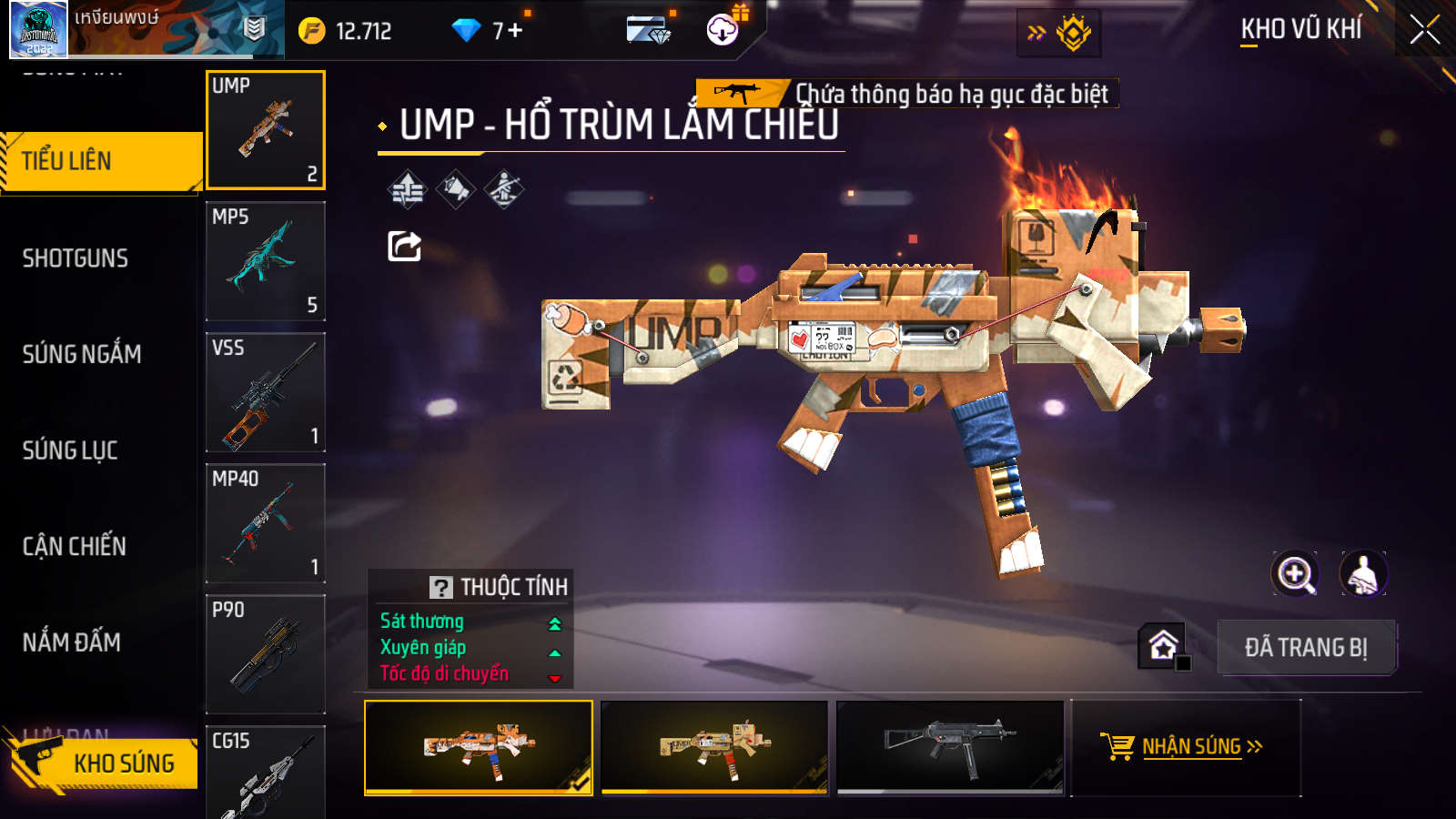Share the skin using the share icon
This screenshot has width=1456, height=819.
pos(404,246)
